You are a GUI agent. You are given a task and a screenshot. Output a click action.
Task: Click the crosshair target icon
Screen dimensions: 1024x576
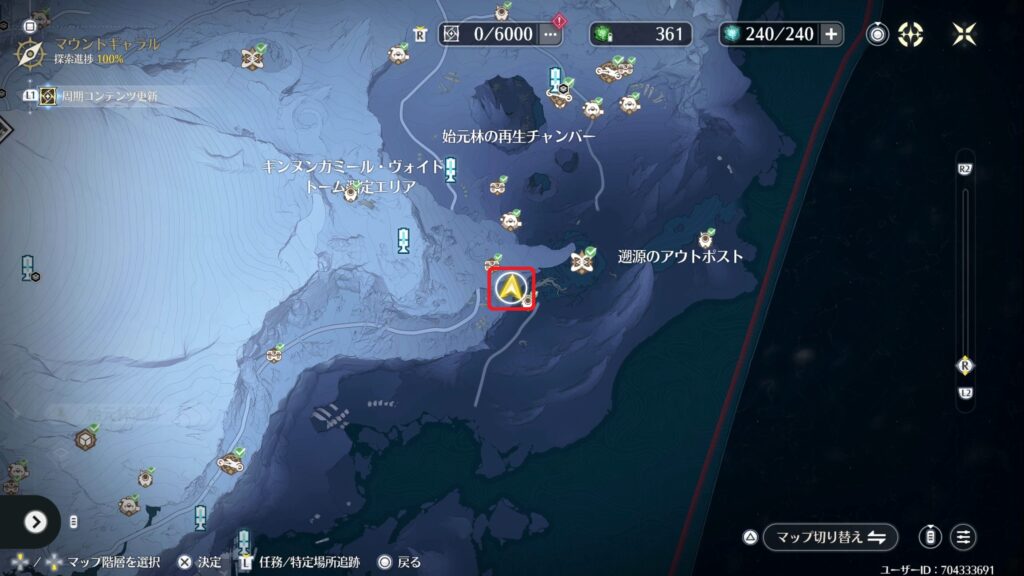[x=910, y=34]
